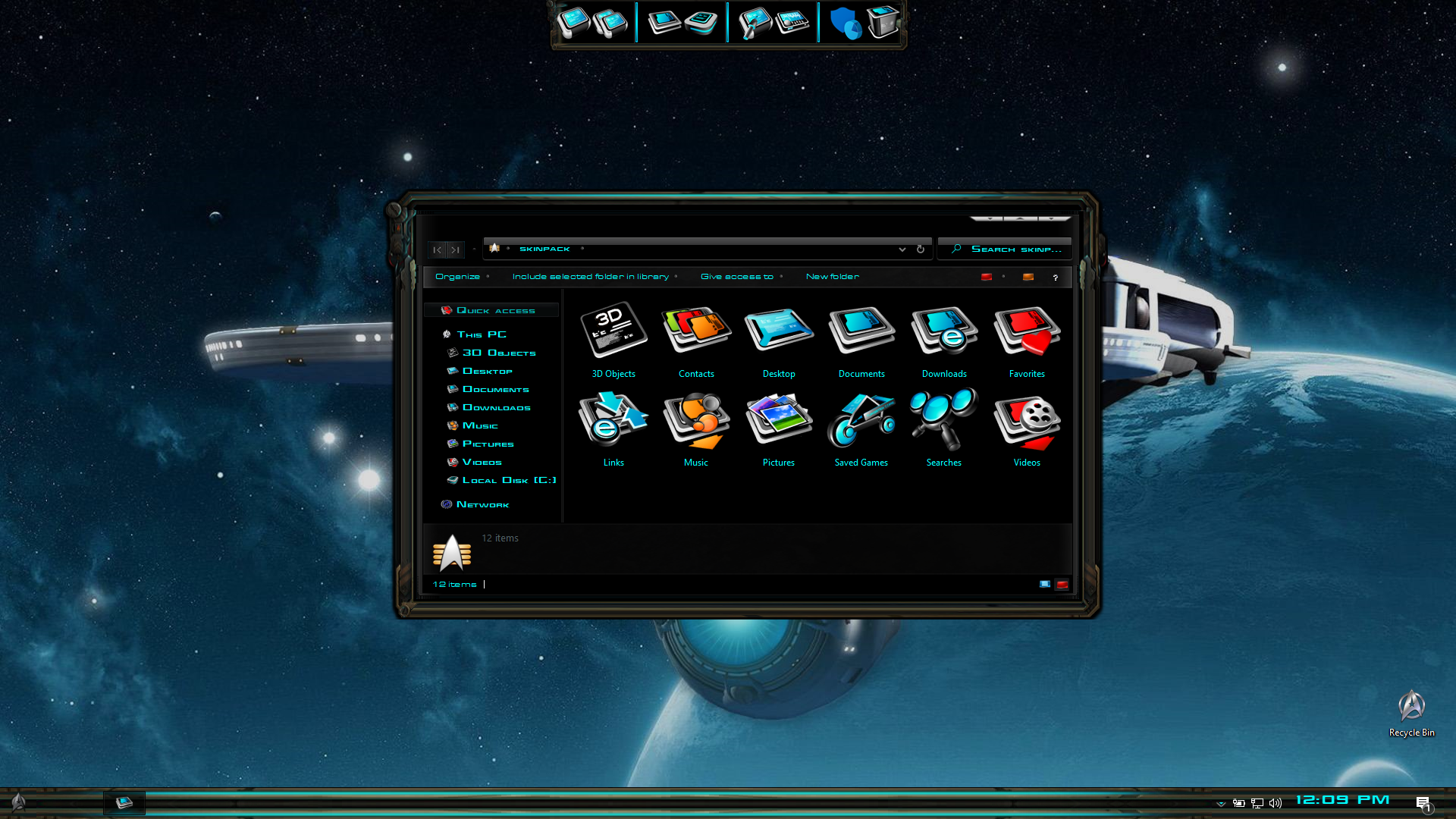The width and height of the screenshot is (1456, 819).
Task: Open the notification center on the taskbar
Action: 1423,803
